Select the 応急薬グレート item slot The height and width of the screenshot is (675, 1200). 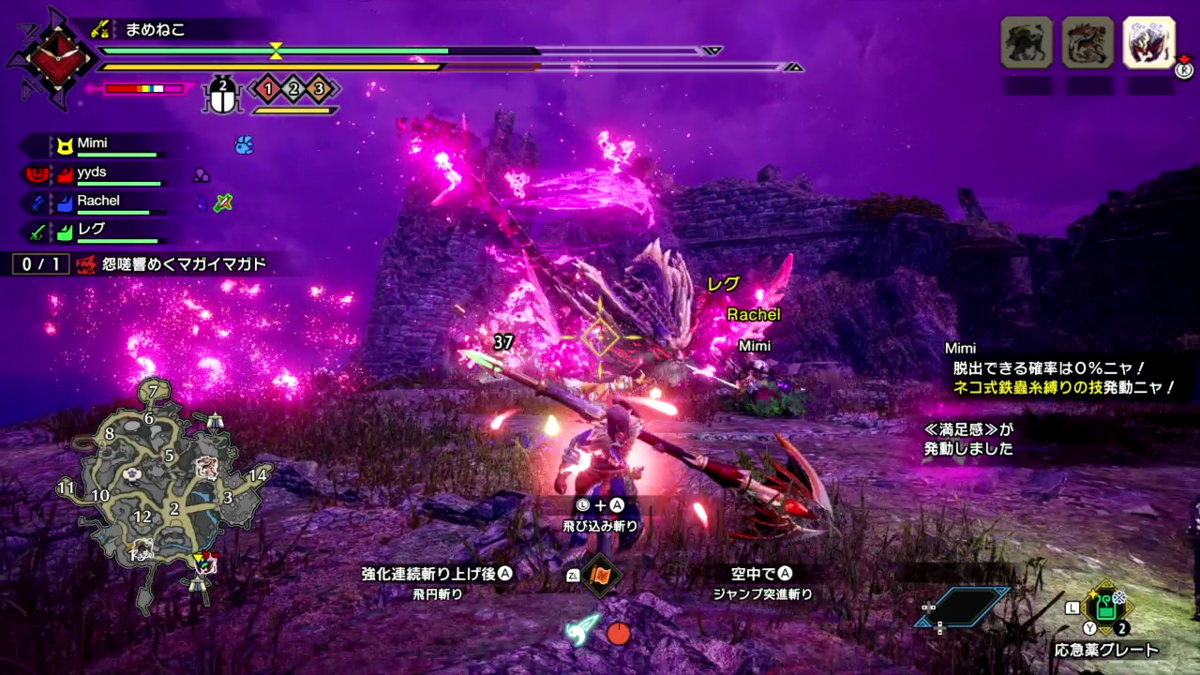click(1104, 607)
